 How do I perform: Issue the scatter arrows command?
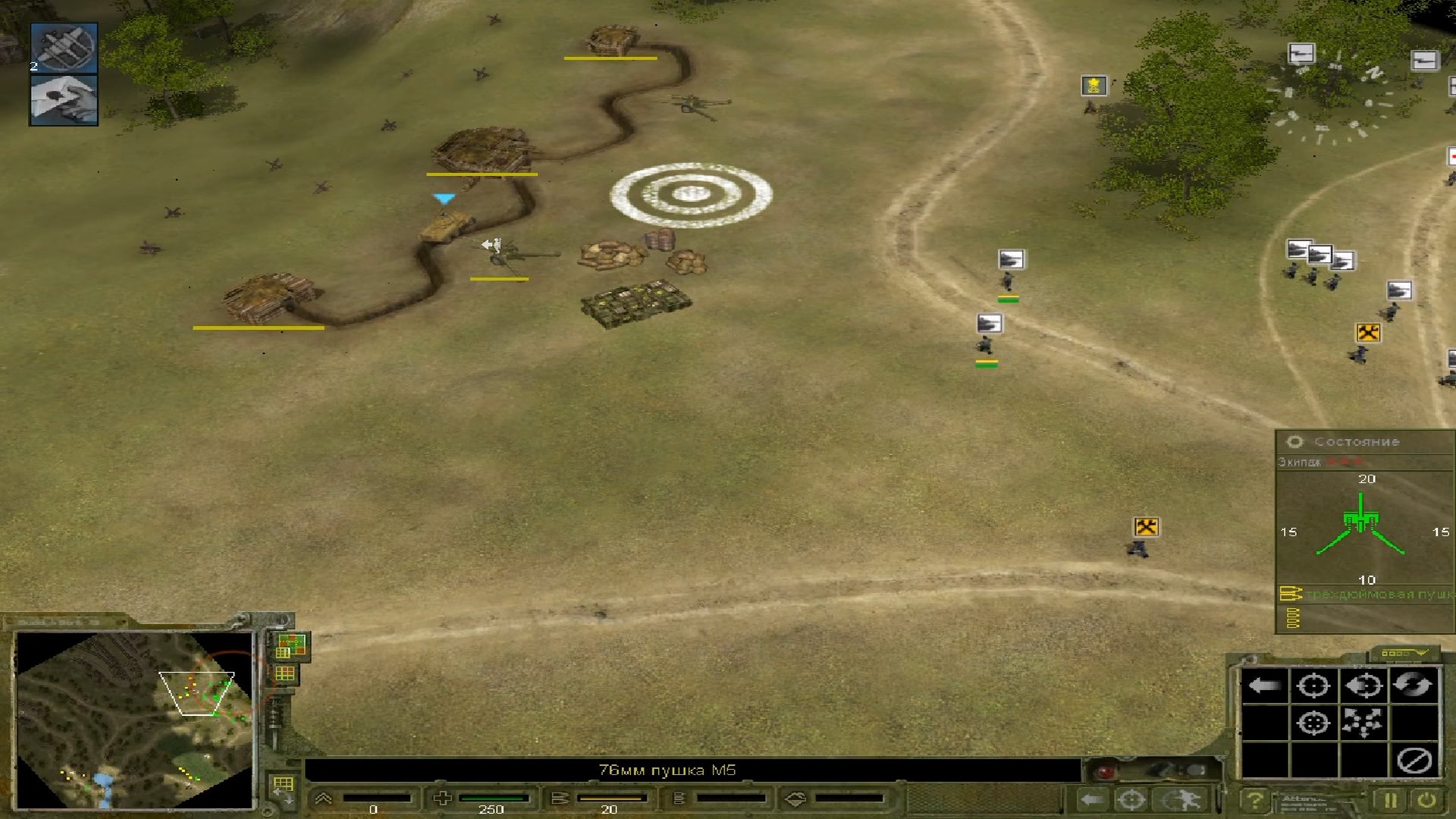[x=1363, y=723]
